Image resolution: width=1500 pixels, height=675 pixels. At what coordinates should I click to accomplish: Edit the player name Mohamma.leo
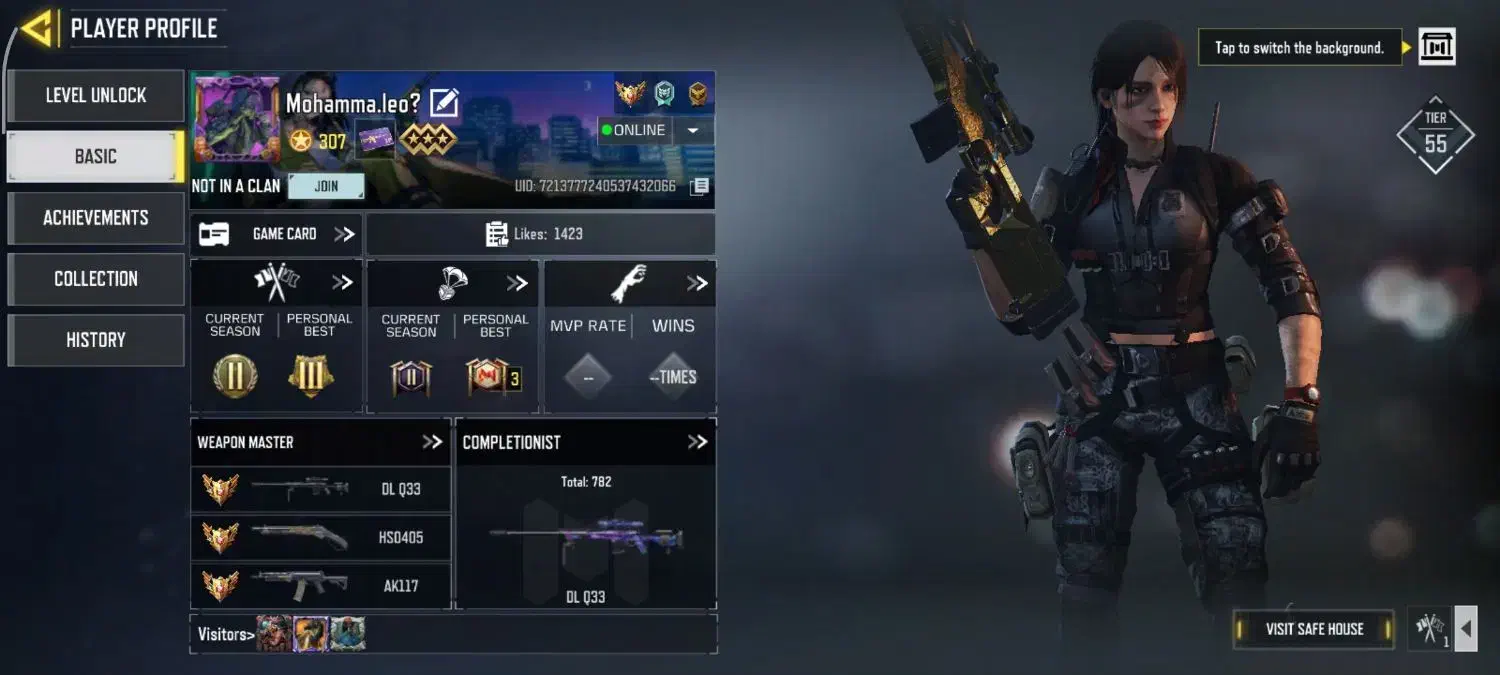[444, 103]
